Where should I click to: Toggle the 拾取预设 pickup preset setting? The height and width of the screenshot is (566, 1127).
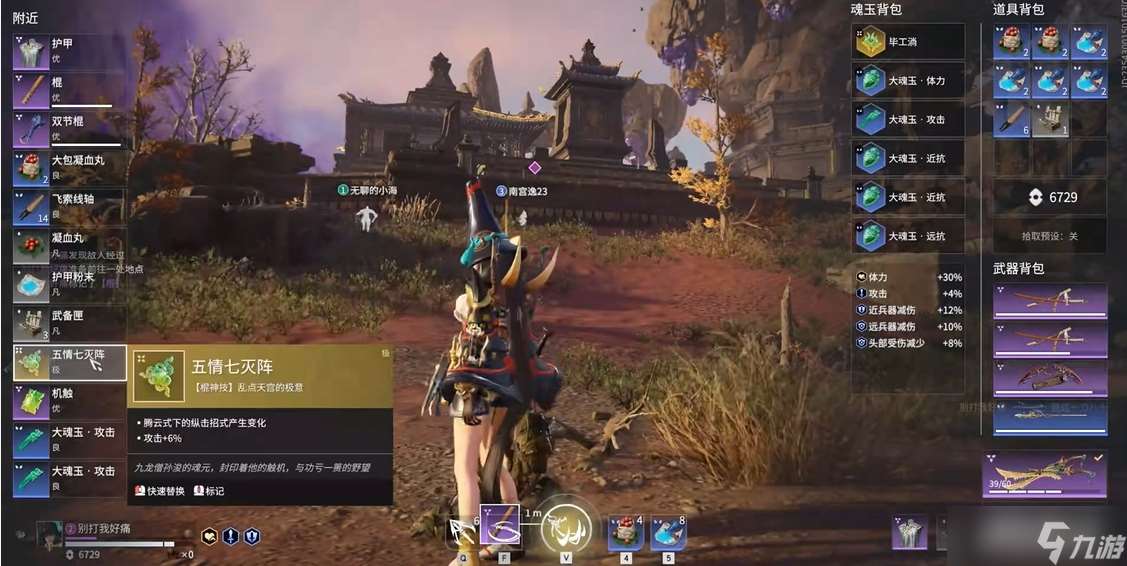pos(1050,236)
